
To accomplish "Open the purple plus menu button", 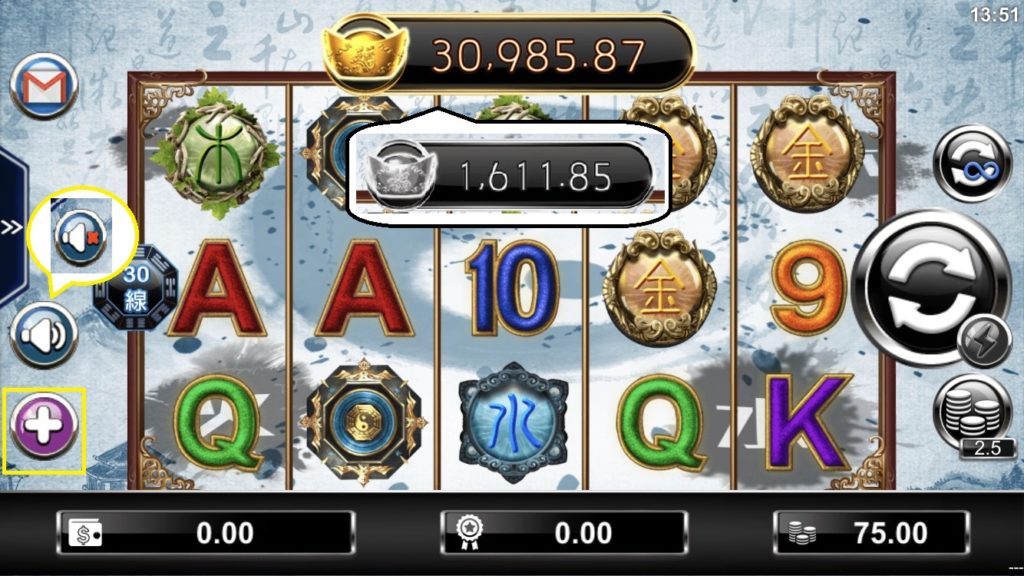I will [x=44, y=428].
